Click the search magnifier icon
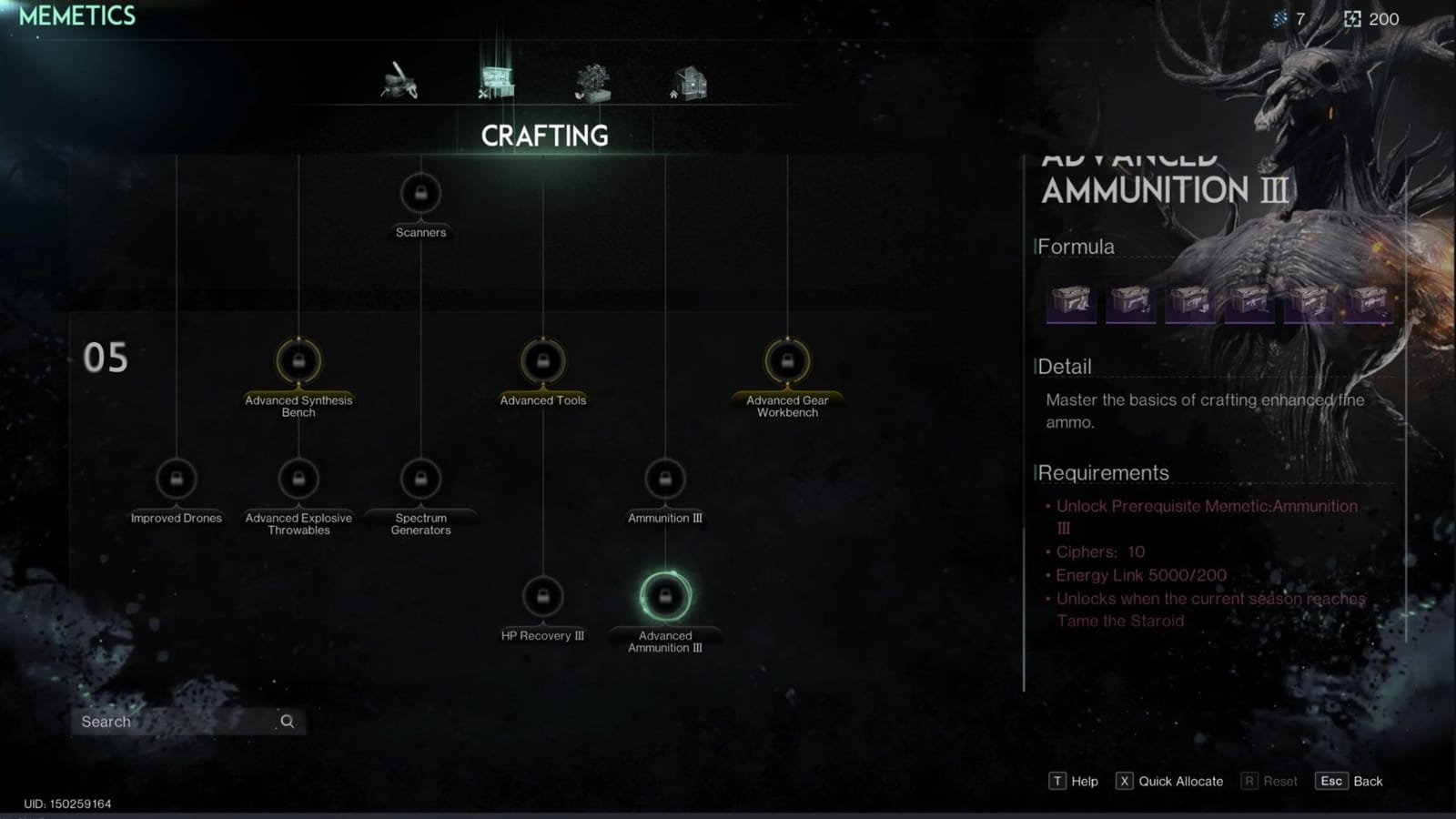The width and height of the screenshot is (1456, 819). [287, 721]
